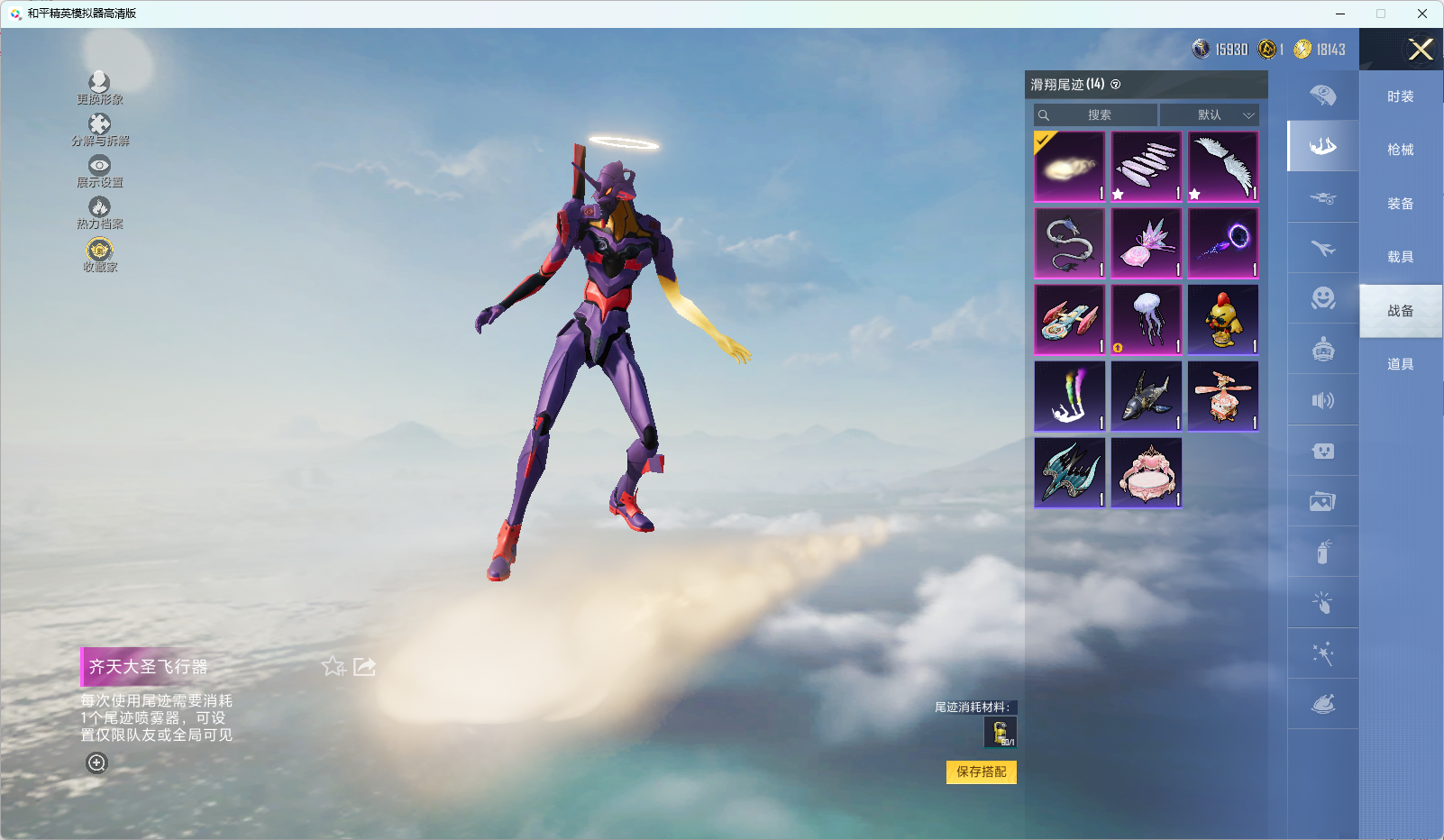Choose the serpent dragon trail
Image resolution: width=1444 pixels, height=840 pixels.
tap(1070, 243)
